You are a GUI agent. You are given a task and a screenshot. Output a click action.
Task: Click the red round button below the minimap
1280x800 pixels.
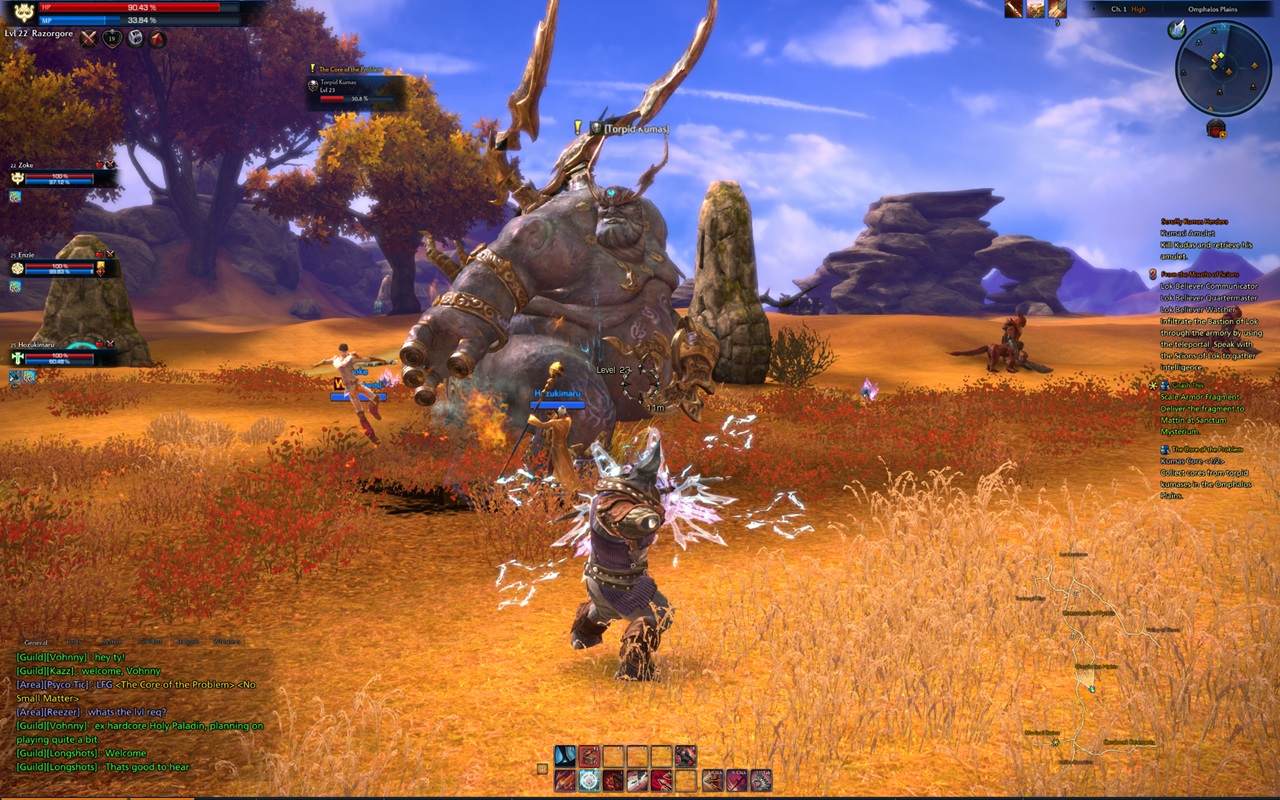[x=1216, y=127]
